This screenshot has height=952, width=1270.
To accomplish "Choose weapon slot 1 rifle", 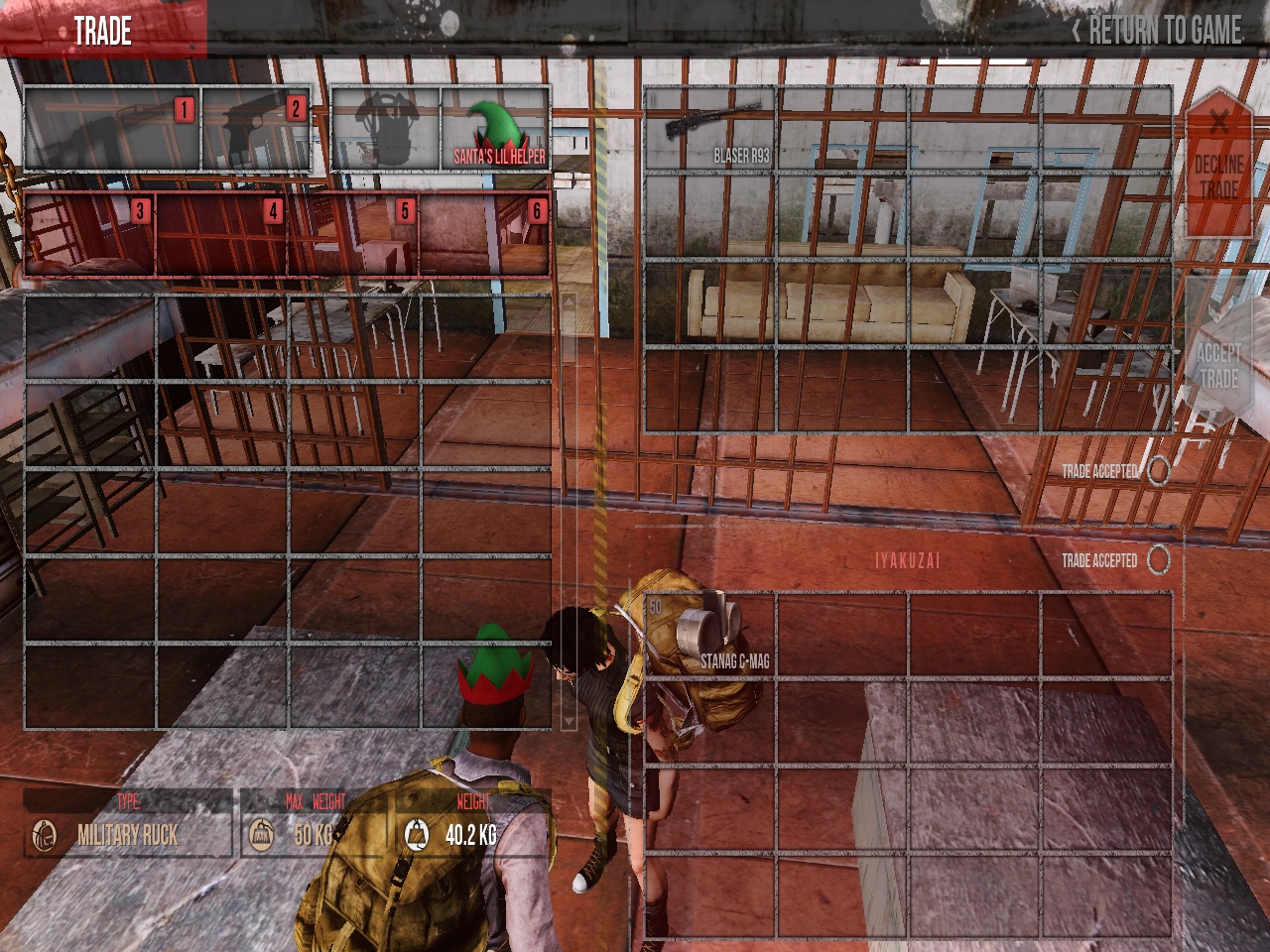I will tap(112, 130).
